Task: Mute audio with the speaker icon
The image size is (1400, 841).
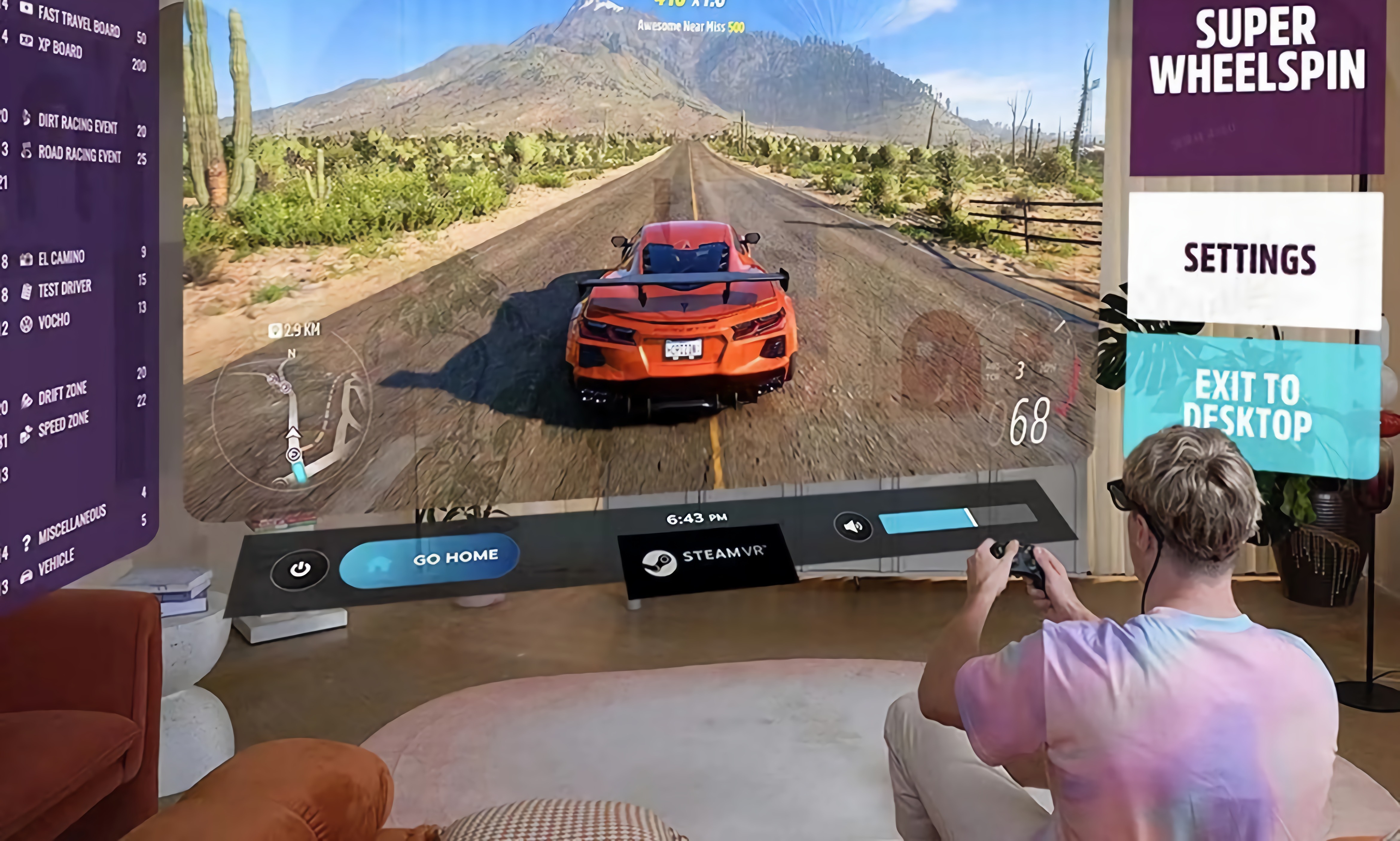Action: pyautogui.click(x=853, y=526)
